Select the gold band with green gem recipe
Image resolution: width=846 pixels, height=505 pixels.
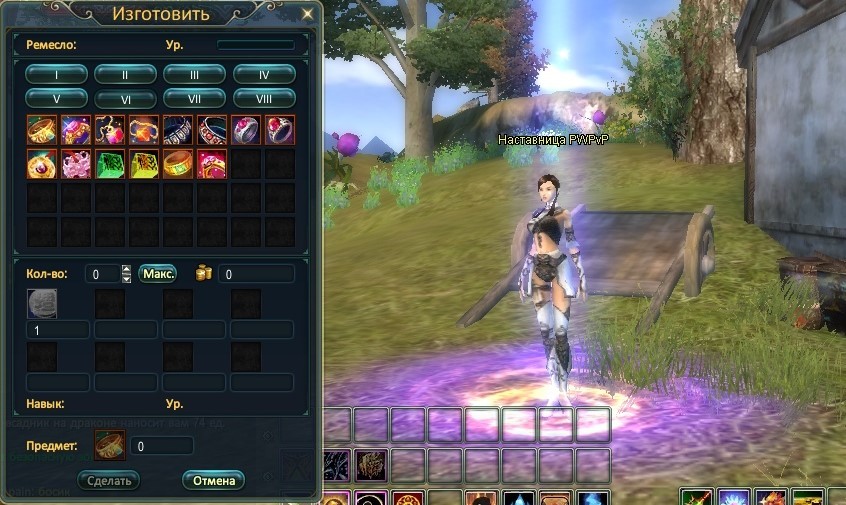coord(178,164)
